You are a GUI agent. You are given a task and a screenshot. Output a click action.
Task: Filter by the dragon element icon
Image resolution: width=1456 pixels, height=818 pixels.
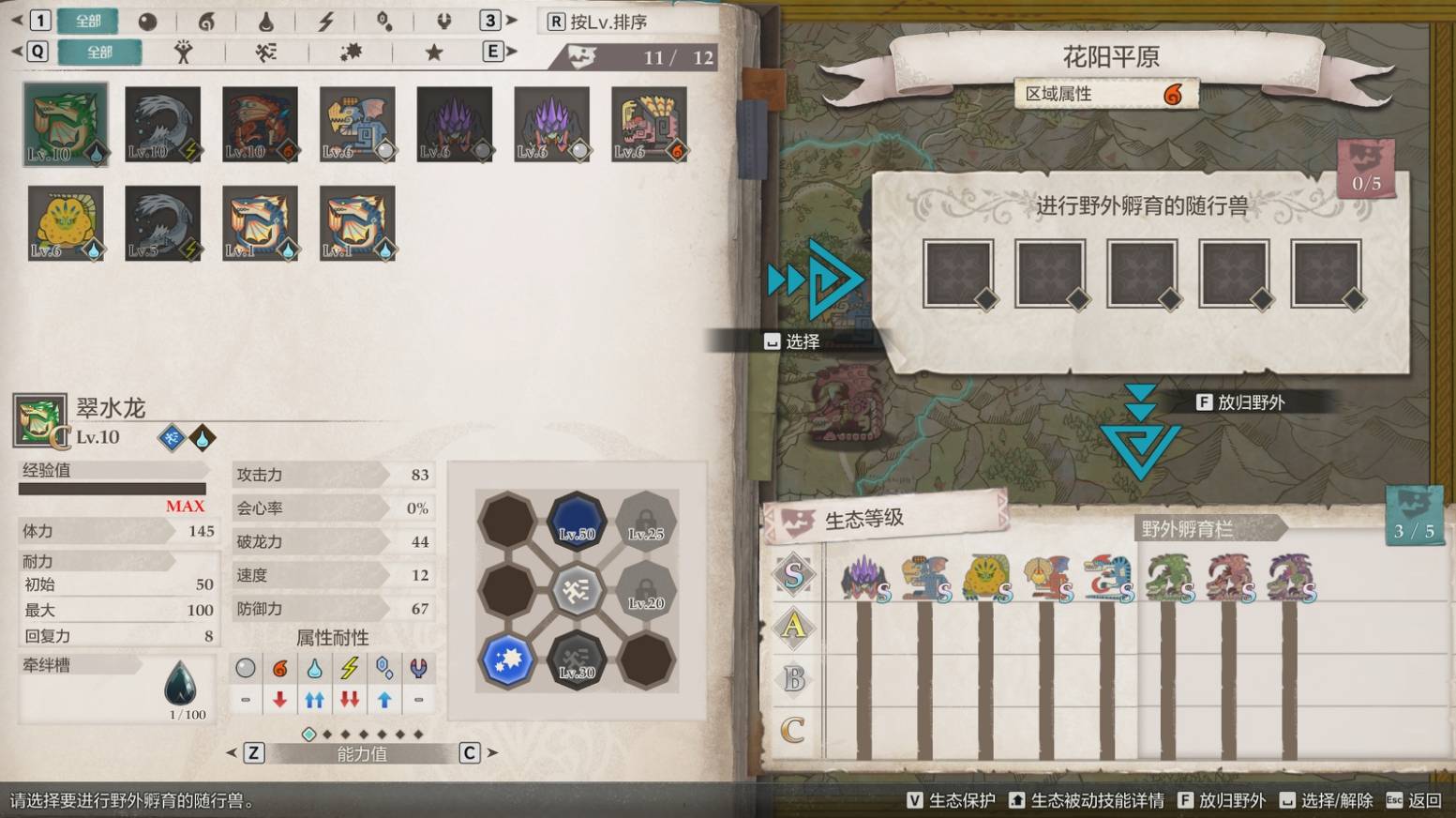443,22
